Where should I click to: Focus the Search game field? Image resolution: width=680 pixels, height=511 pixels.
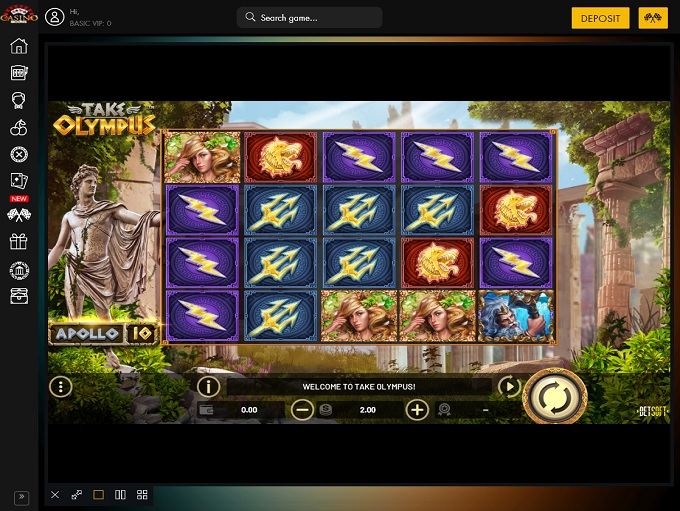click(x=310, y=18)
